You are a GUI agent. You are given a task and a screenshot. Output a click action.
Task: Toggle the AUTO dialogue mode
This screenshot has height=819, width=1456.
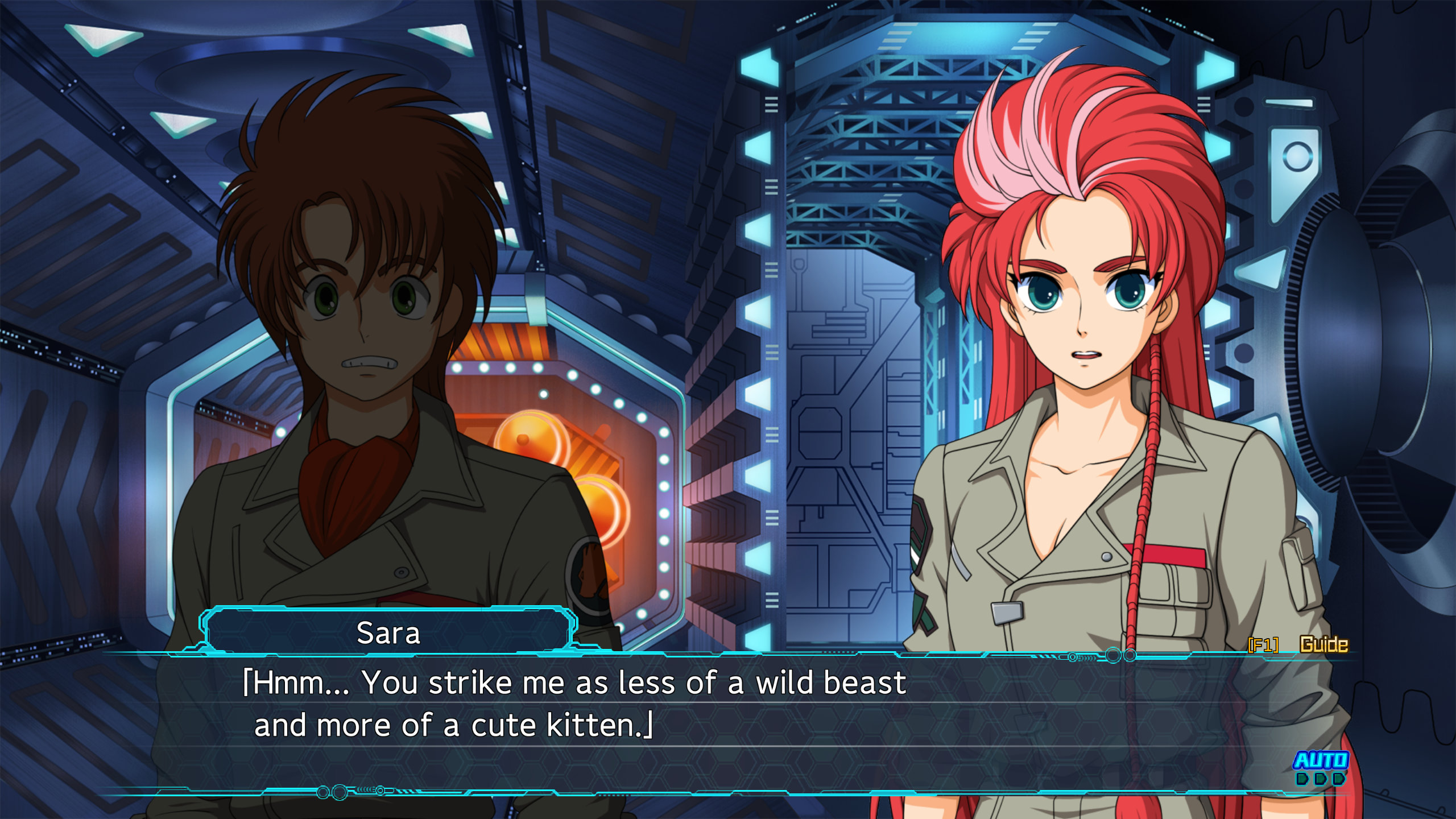1321,760
